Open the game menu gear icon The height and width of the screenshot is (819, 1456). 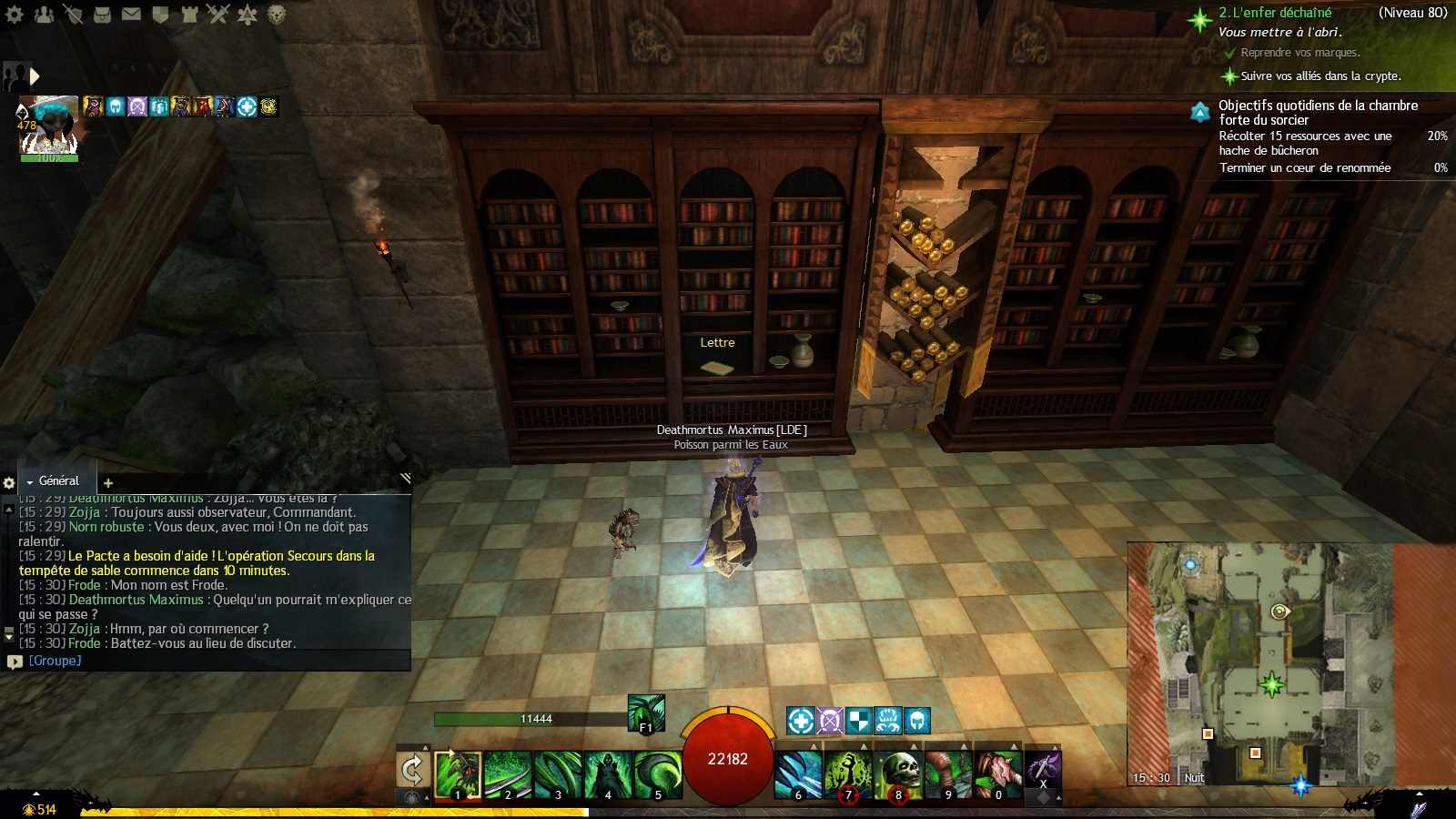pyautogui.click(x=15, y=15)
